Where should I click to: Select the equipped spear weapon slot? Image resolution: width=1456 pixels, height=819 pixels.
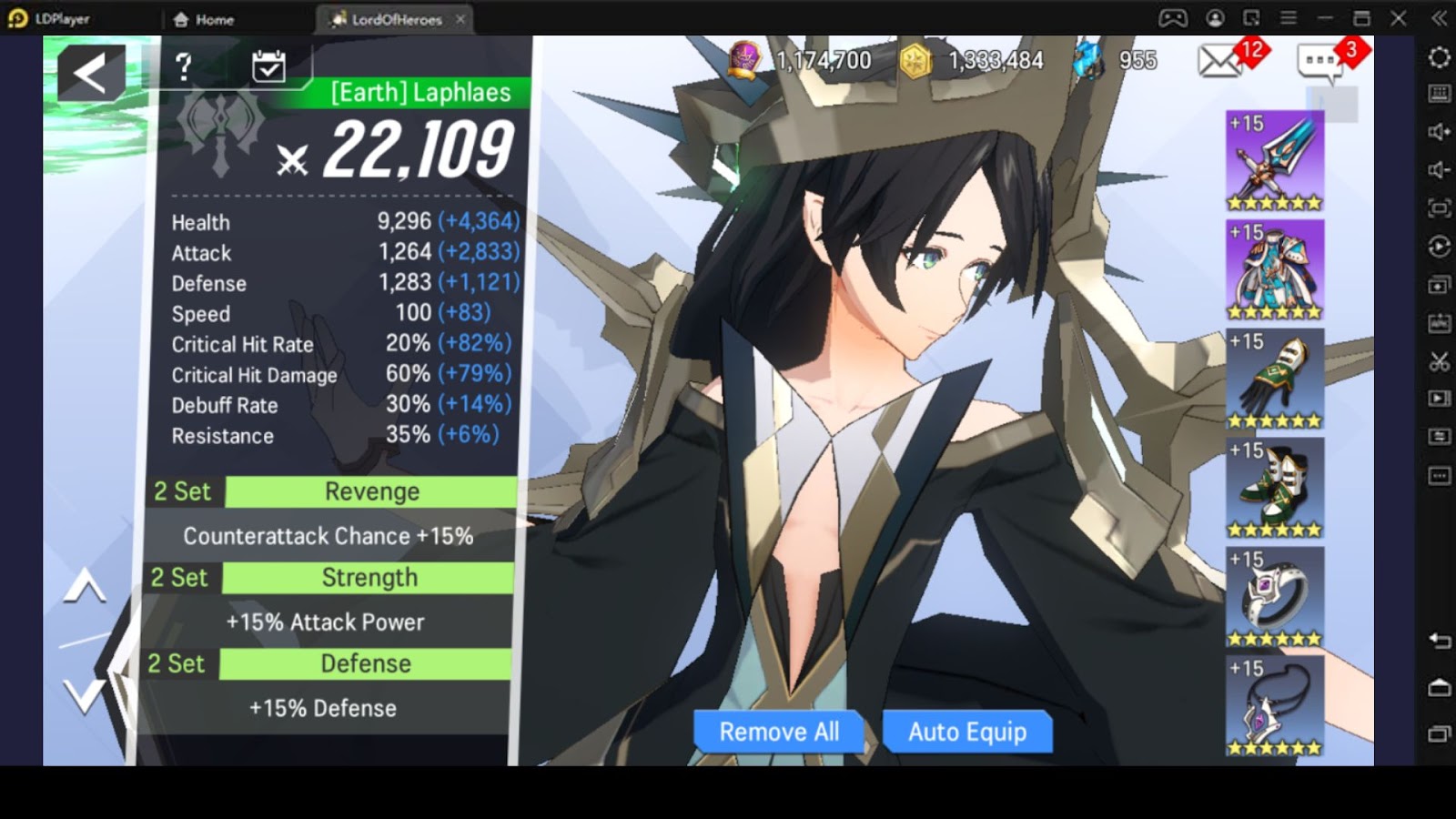(x=1274, y=162)
